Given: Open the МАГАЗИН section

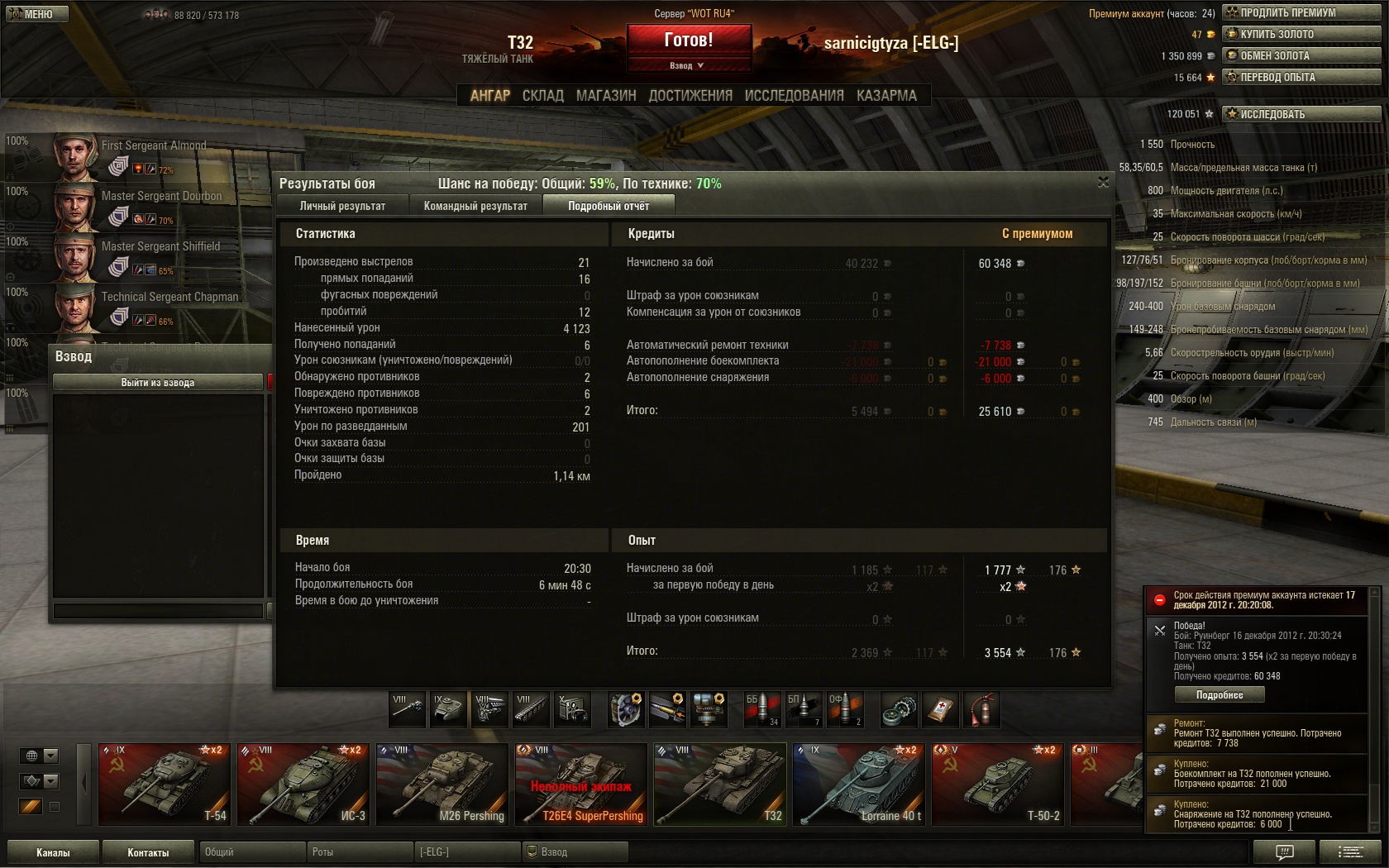Looking at the screenshot, I should click(x=606, y=96).
